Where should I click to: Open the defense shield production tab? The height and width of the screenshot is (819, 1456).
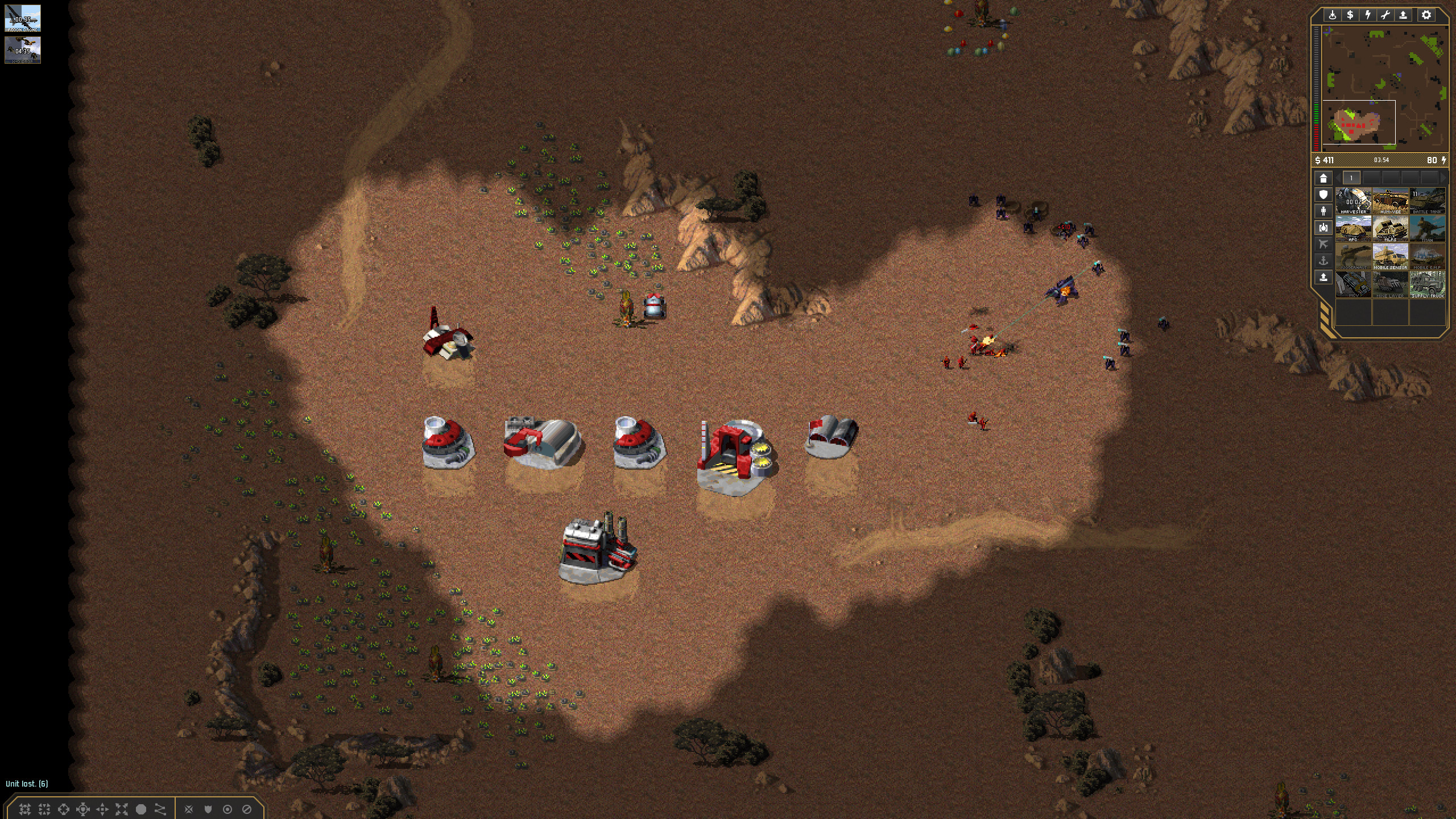(x=1323, y=195)
